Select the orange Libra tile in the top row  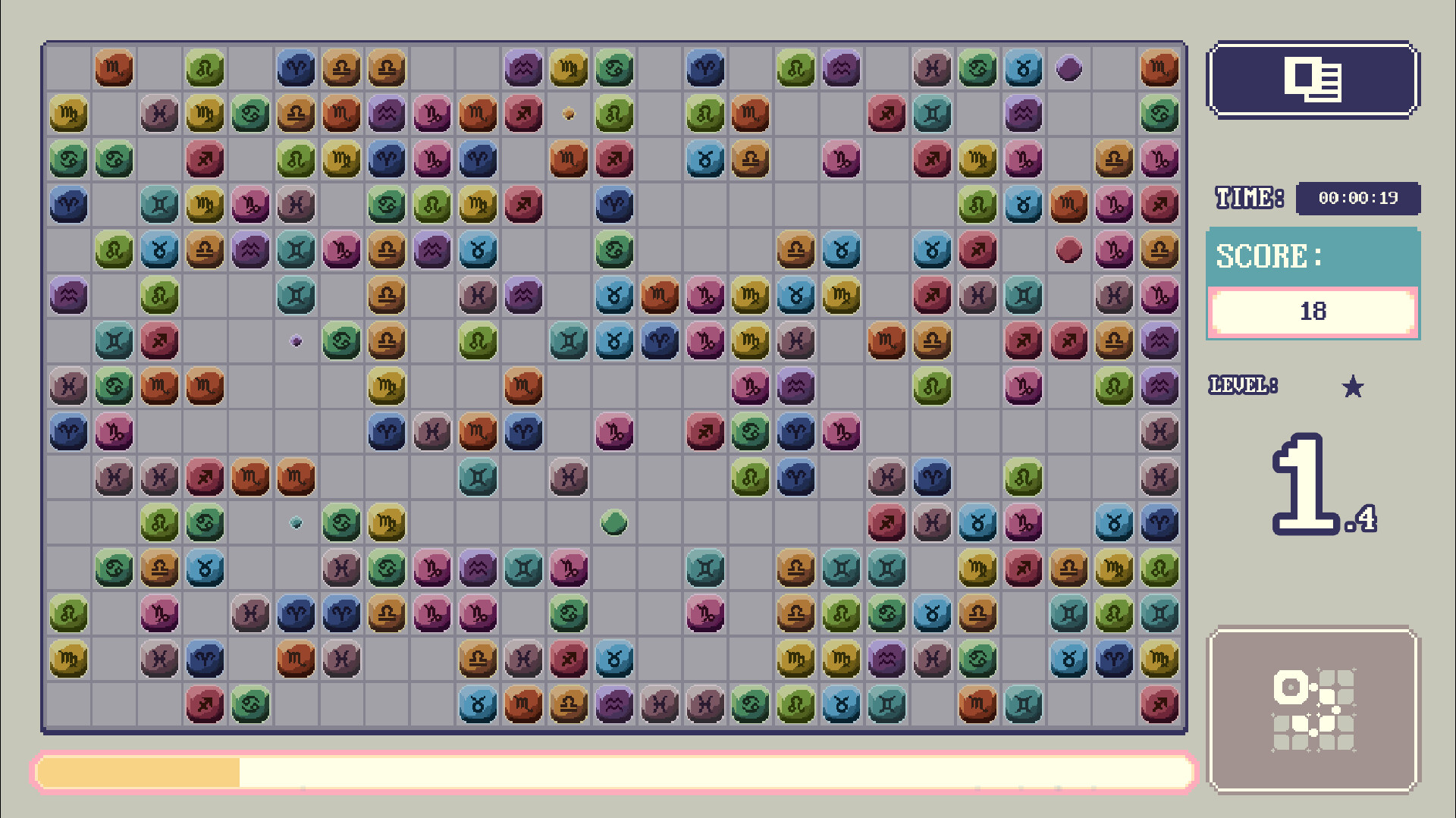click(341, 68)
